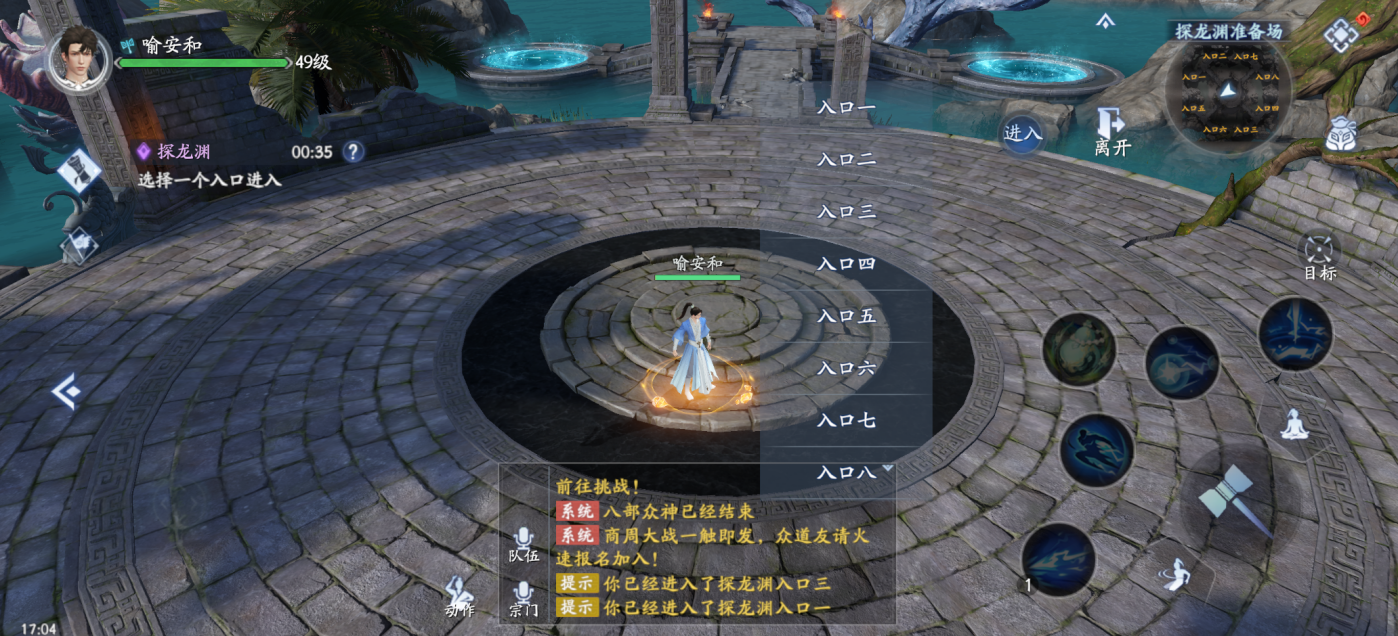Activate the skill icon with the number 1
The image size is (1398, 636).
click(1058, 559)
